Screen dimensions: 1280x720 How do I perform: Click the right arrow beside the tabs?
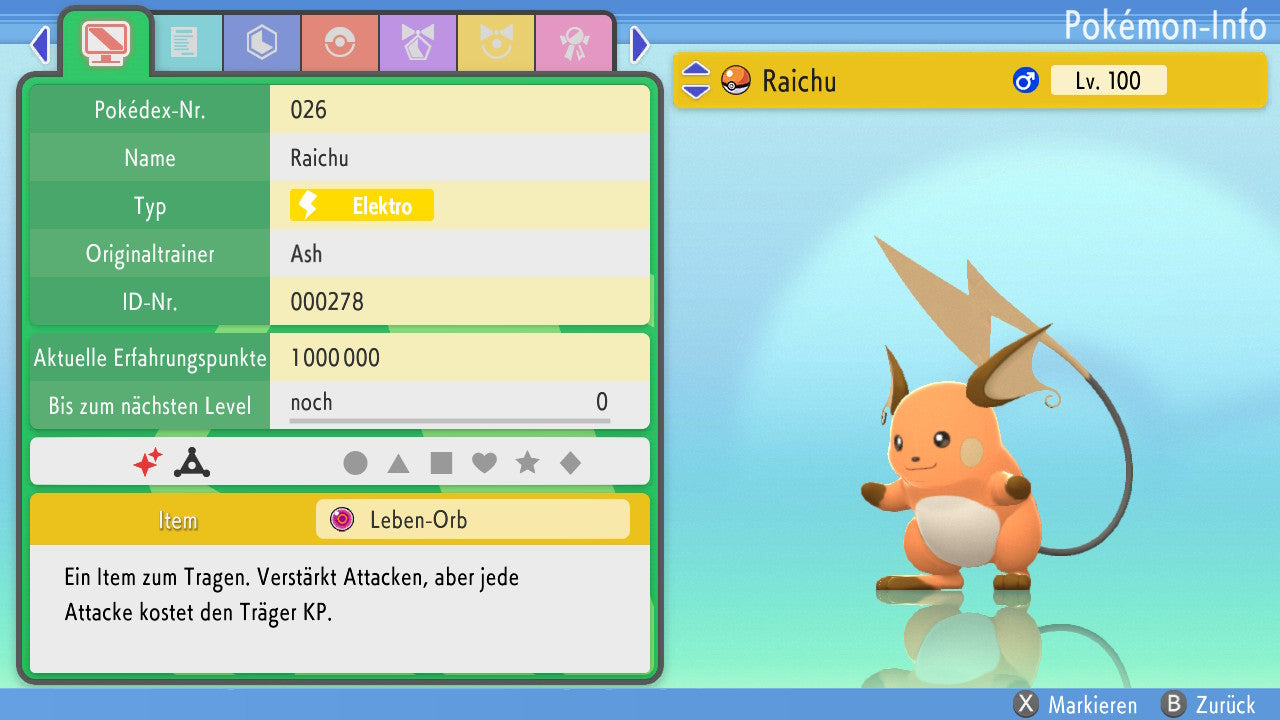(x=640, y=44)
